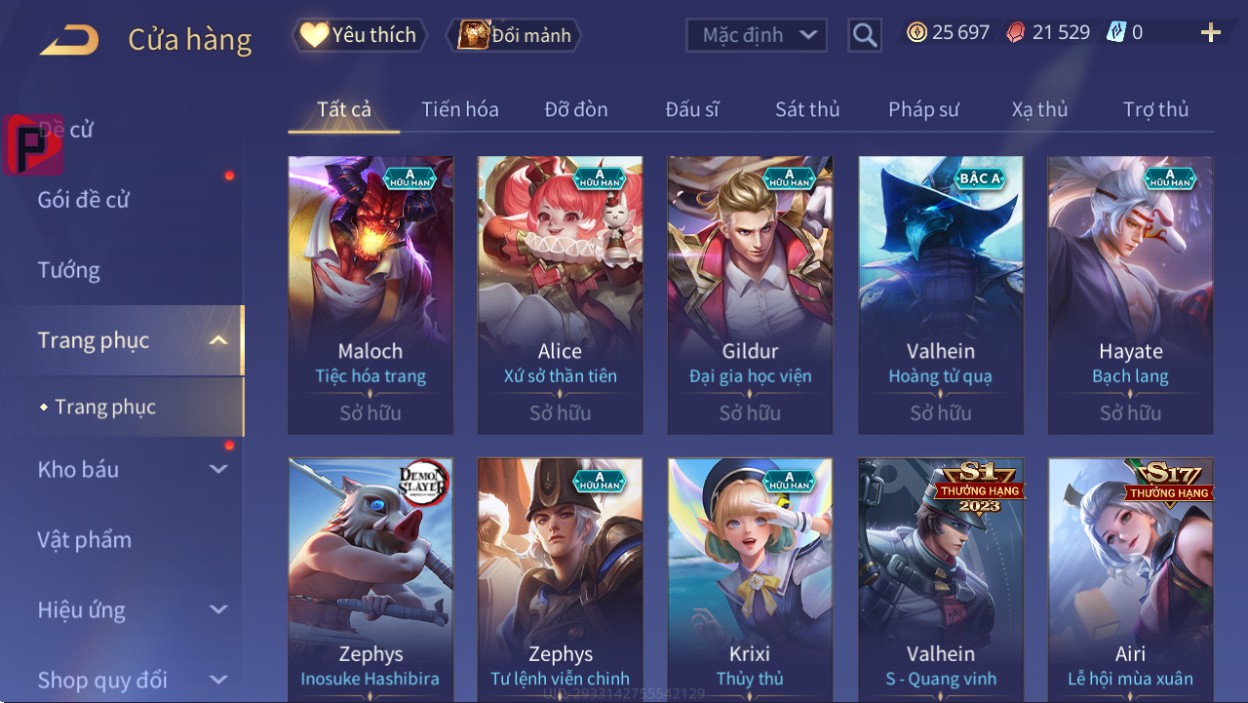1248x703 pixels.
Task: Pick the Zephys Inosuke Hashibira skin
Action: [370, 578]
